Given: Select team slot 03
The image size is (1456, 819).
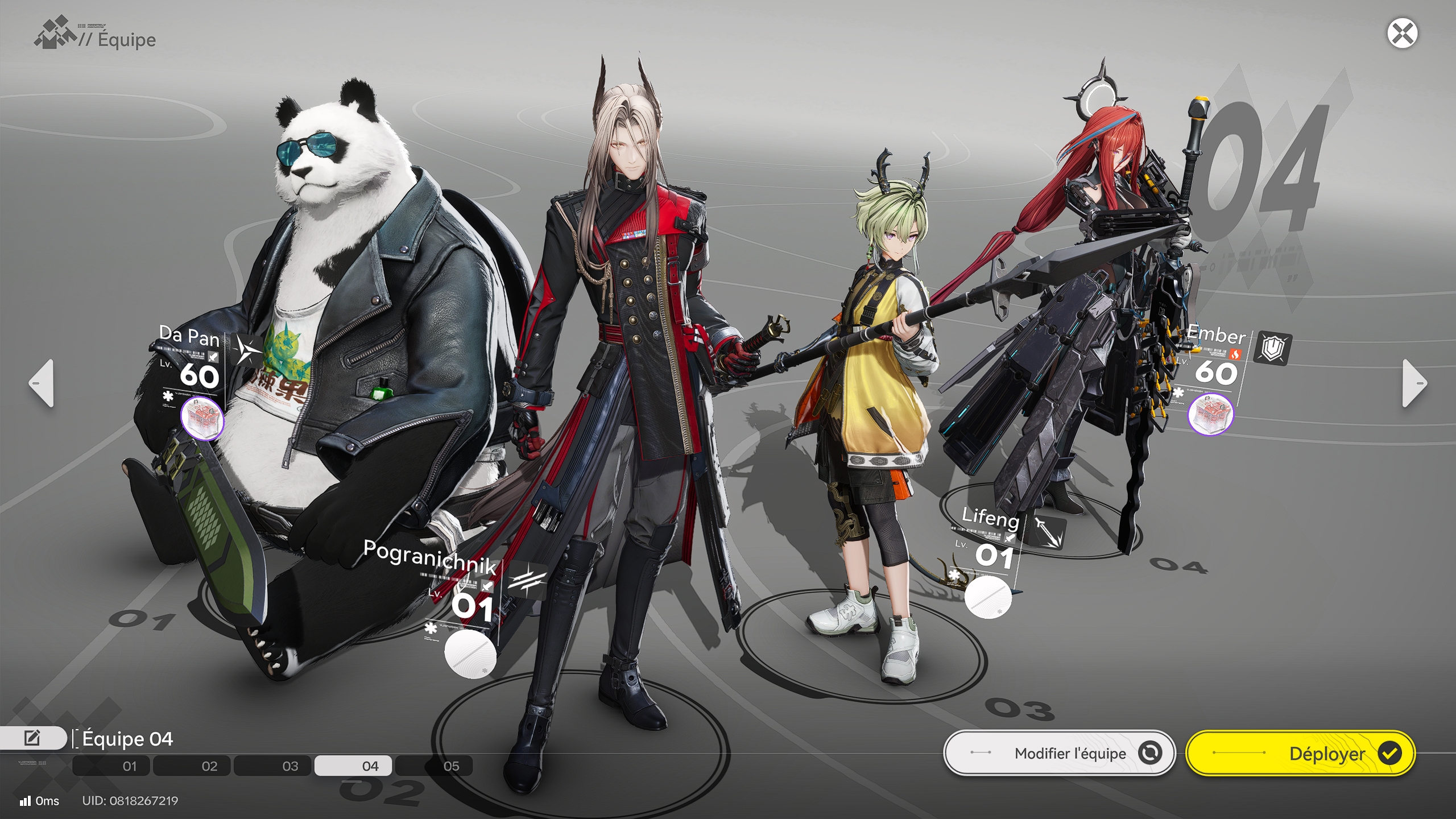Looking at the screenshot, I should 290,766.
